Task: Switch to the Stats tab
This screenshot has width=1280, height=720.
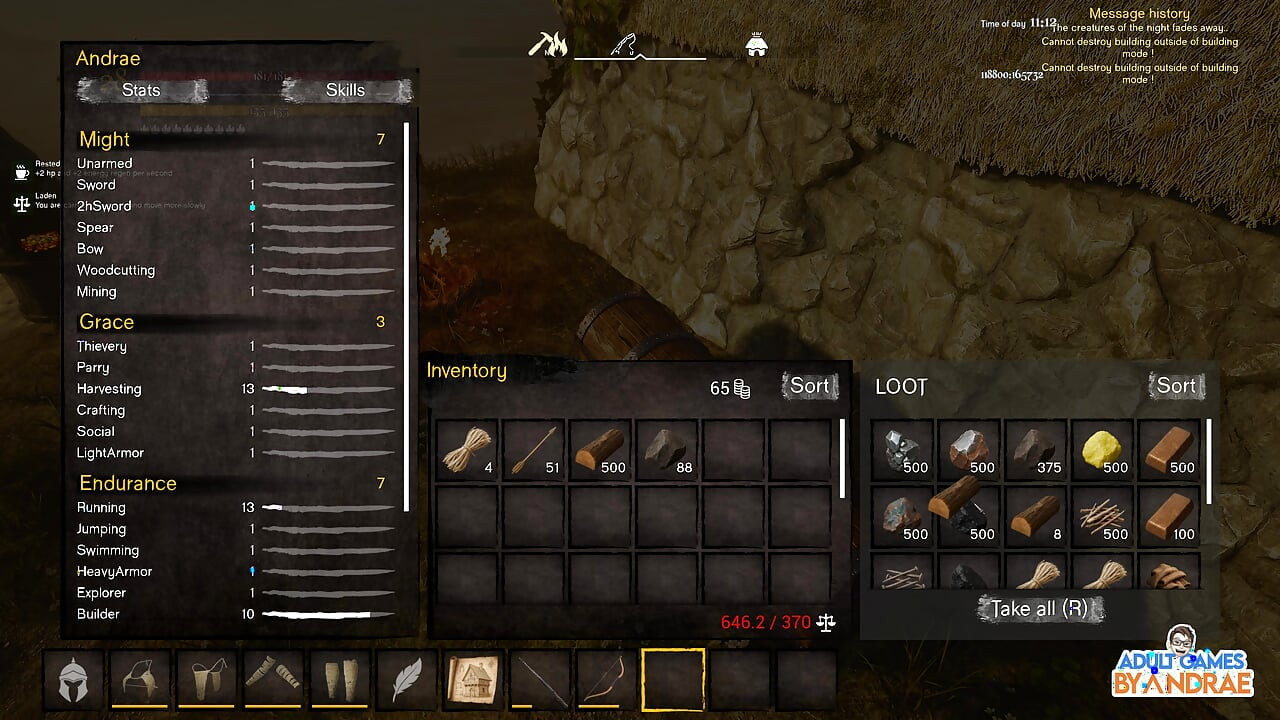Action: point(141,90)
